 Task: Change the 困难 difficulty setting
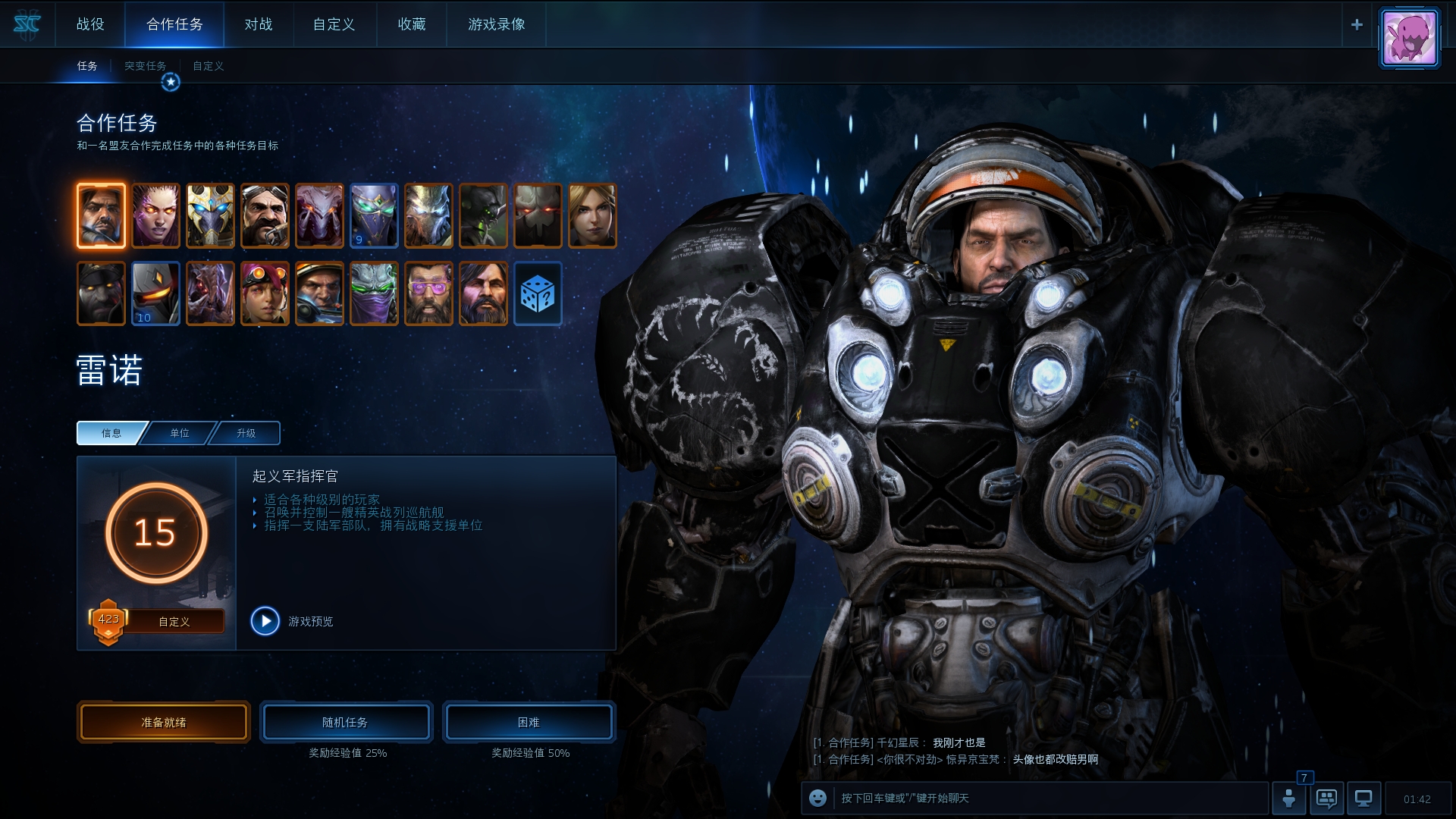[x=529, y=722]
